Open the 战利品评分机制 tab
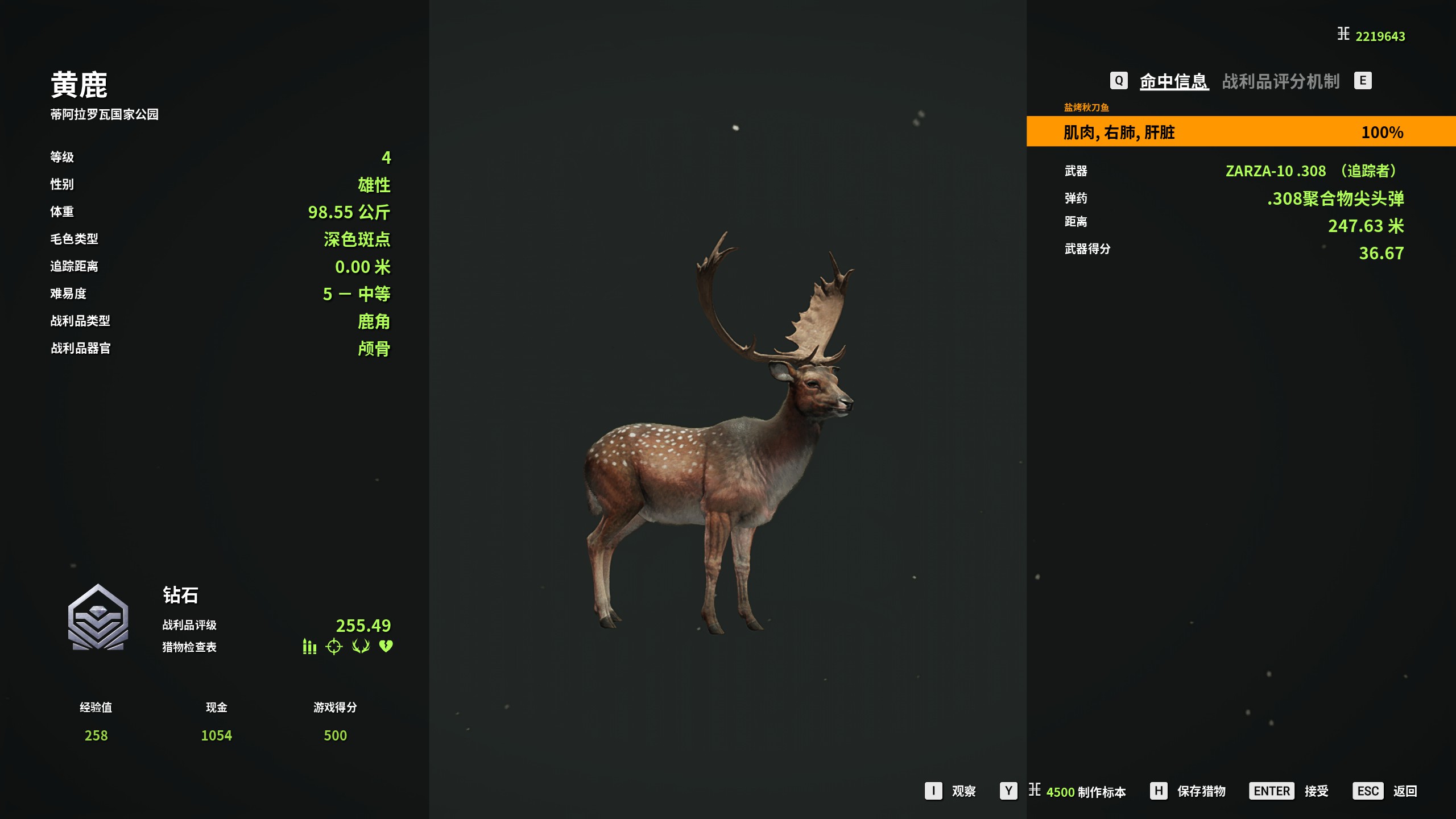 pyautogui.click(x=1281, y=81)
